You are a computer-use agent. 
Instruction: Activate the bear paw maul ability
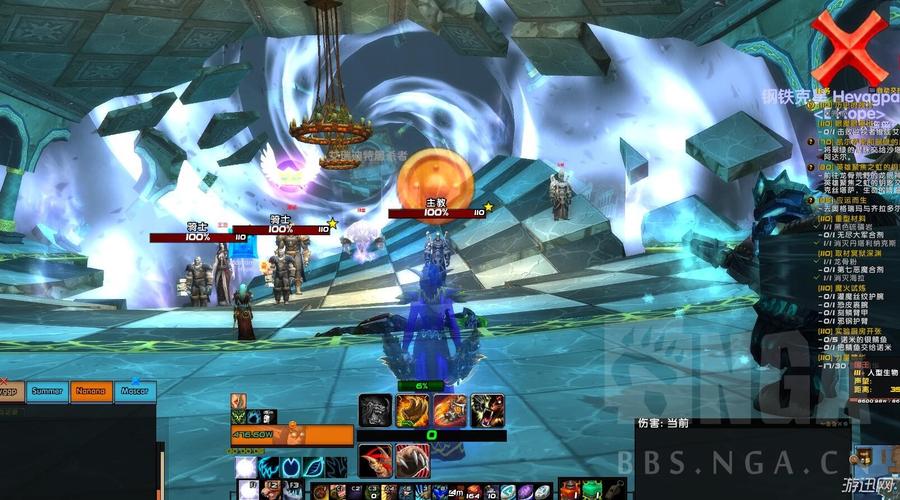411,460
